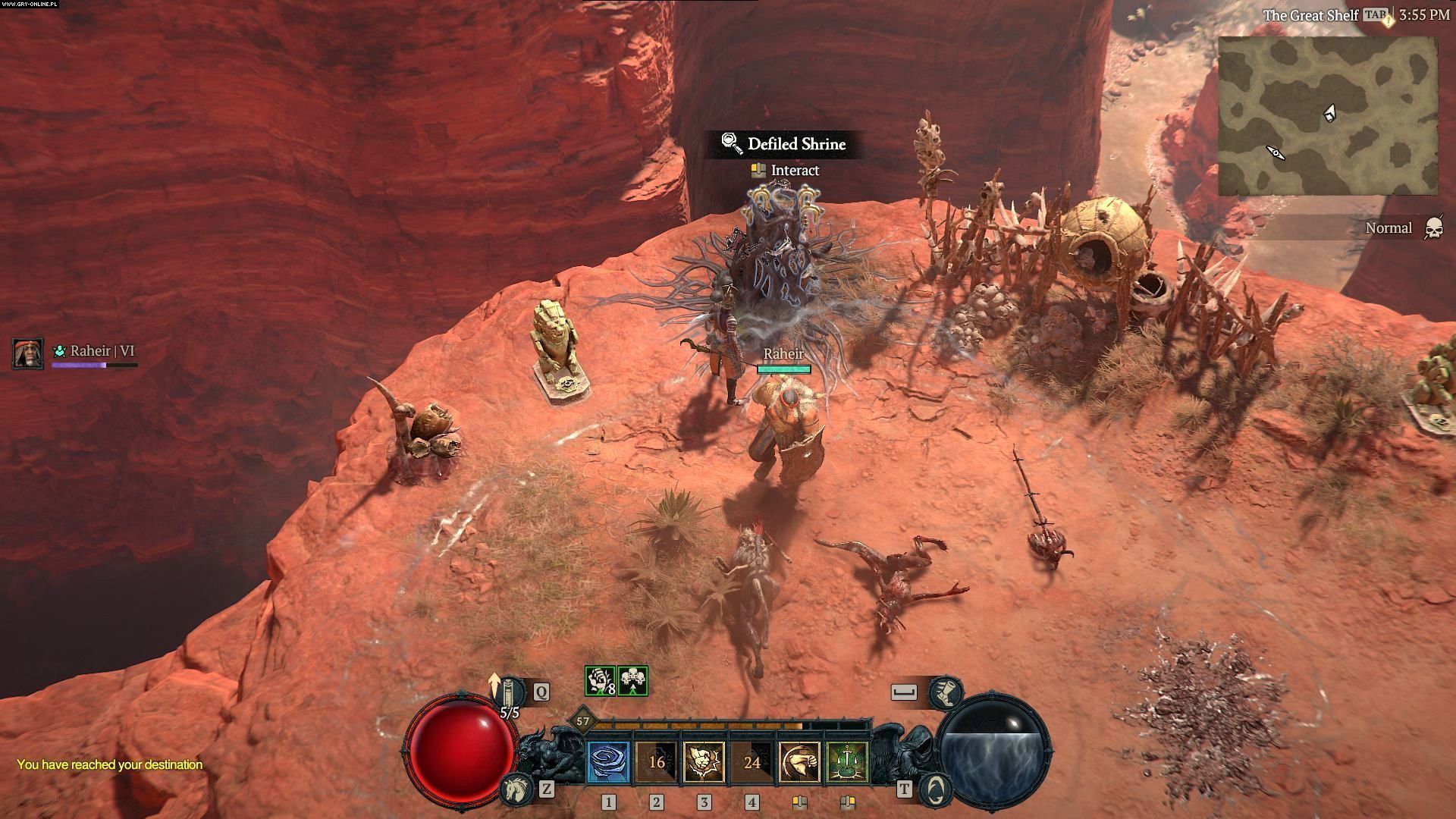Drink a healing potion from the vial icon
This screenshot has height=819, width=1456.
[513, 692]
